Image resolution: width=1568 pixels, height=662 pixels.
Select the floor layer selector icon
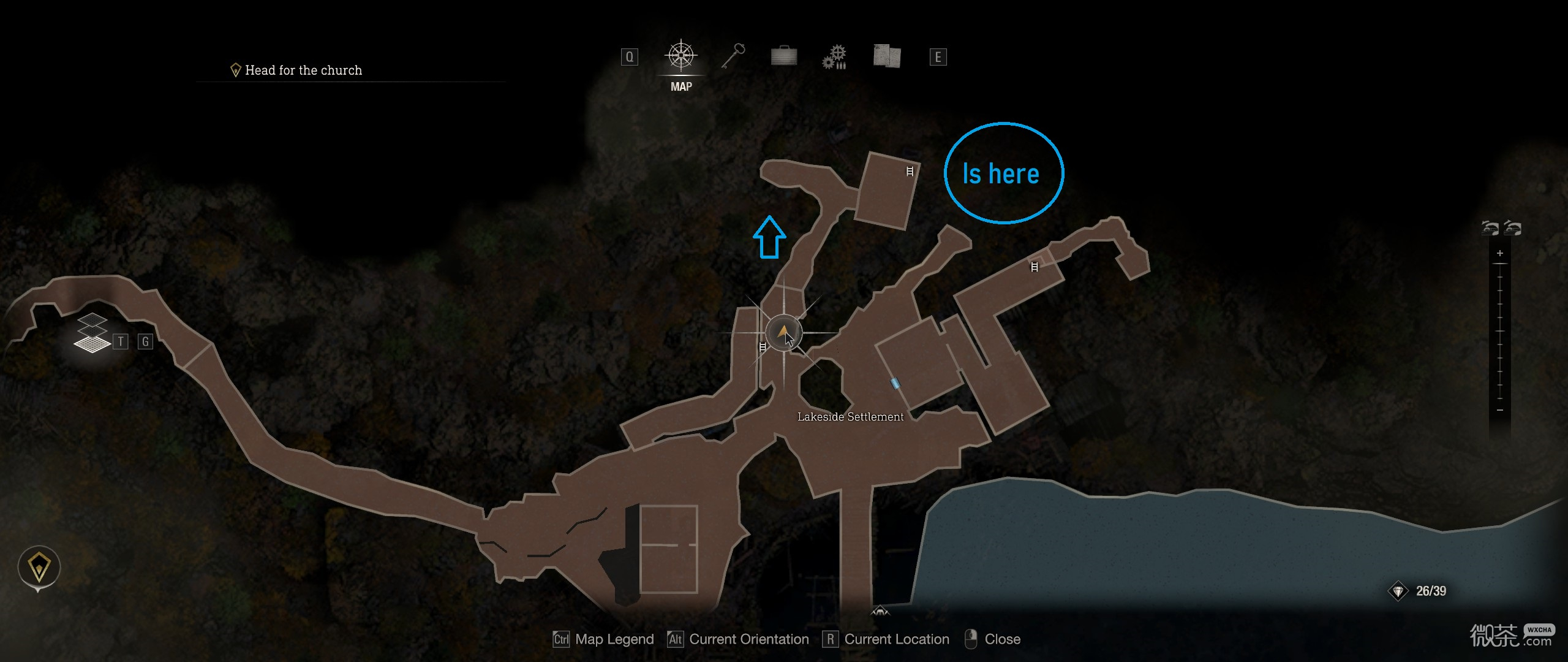coord(92,334)
